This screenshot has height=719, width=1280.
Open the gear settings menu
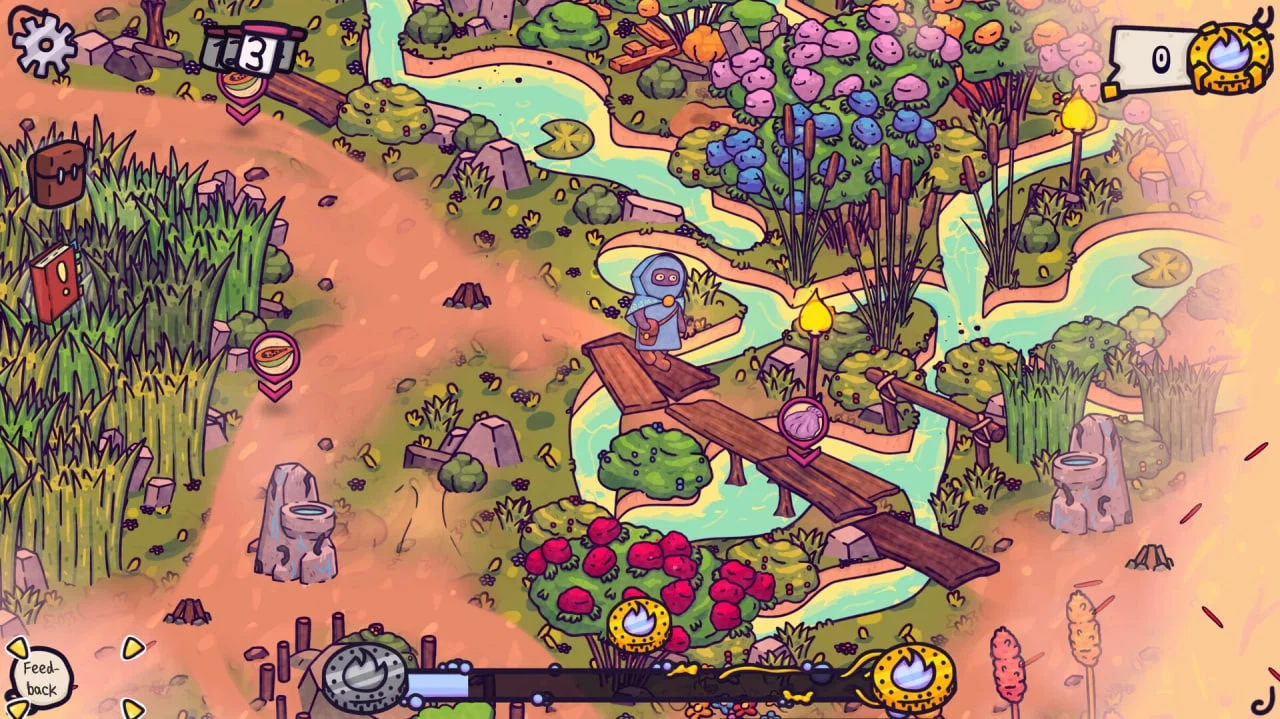(43, 42)
